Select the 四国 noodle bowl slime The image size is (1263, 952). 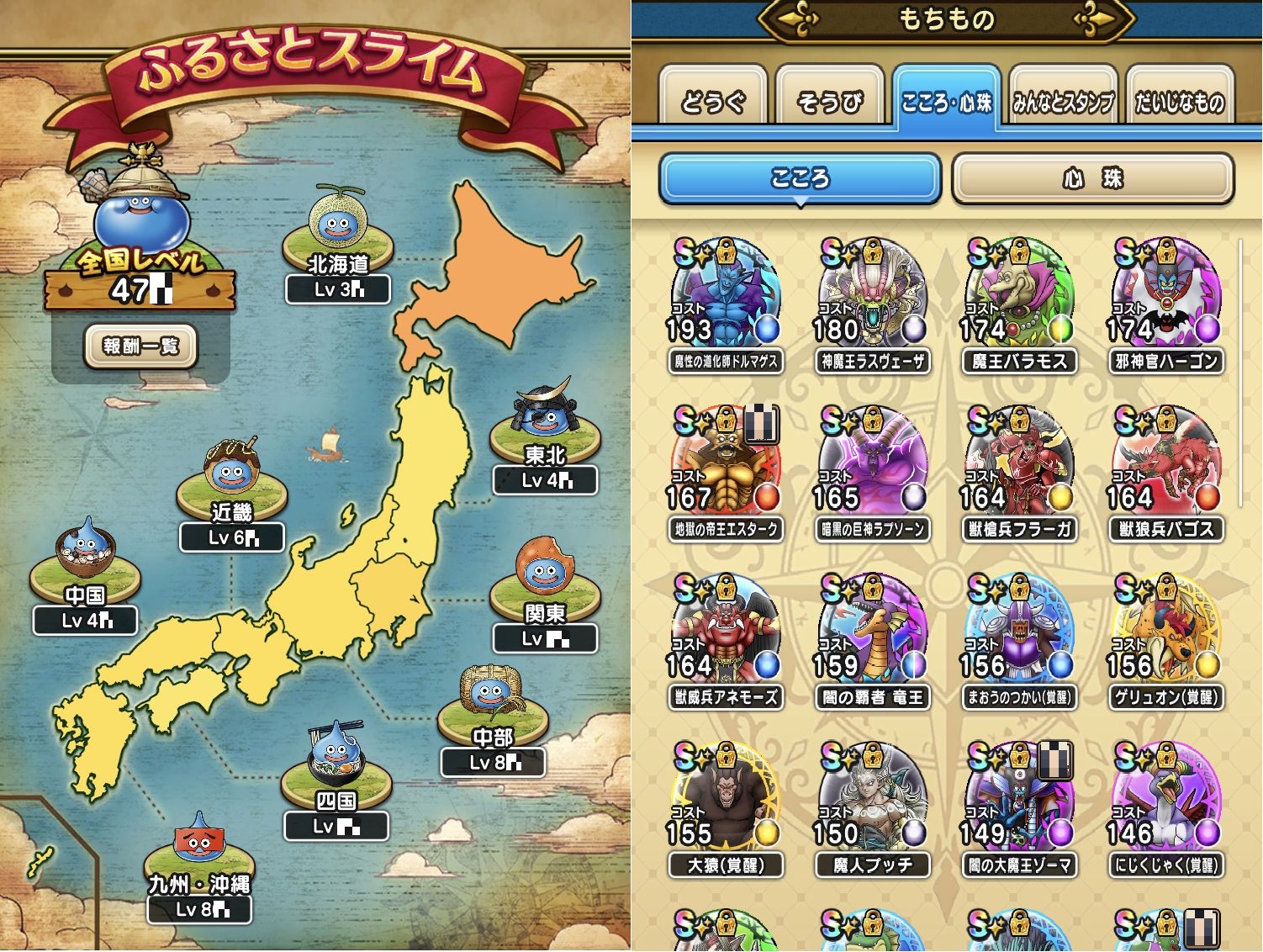click(336, 767)
